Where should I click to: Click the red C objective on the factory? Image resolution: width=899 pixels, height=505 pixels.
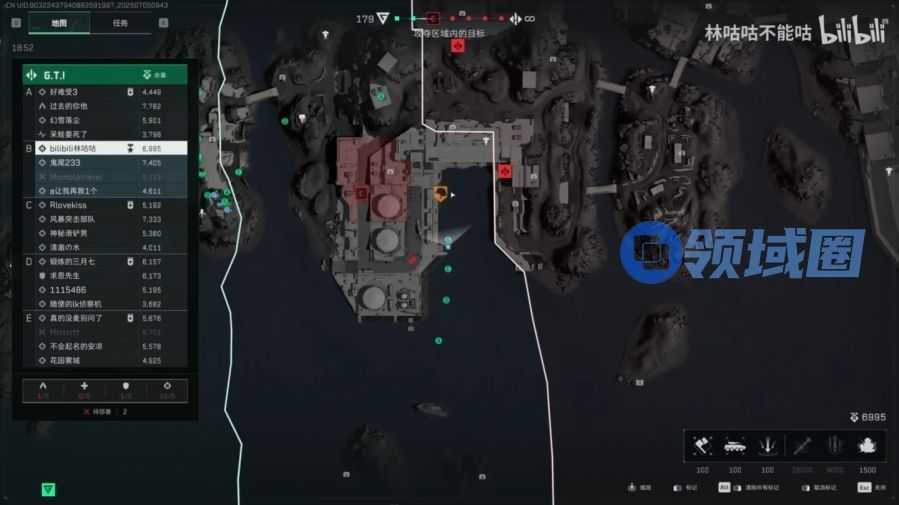coord(361,190)
